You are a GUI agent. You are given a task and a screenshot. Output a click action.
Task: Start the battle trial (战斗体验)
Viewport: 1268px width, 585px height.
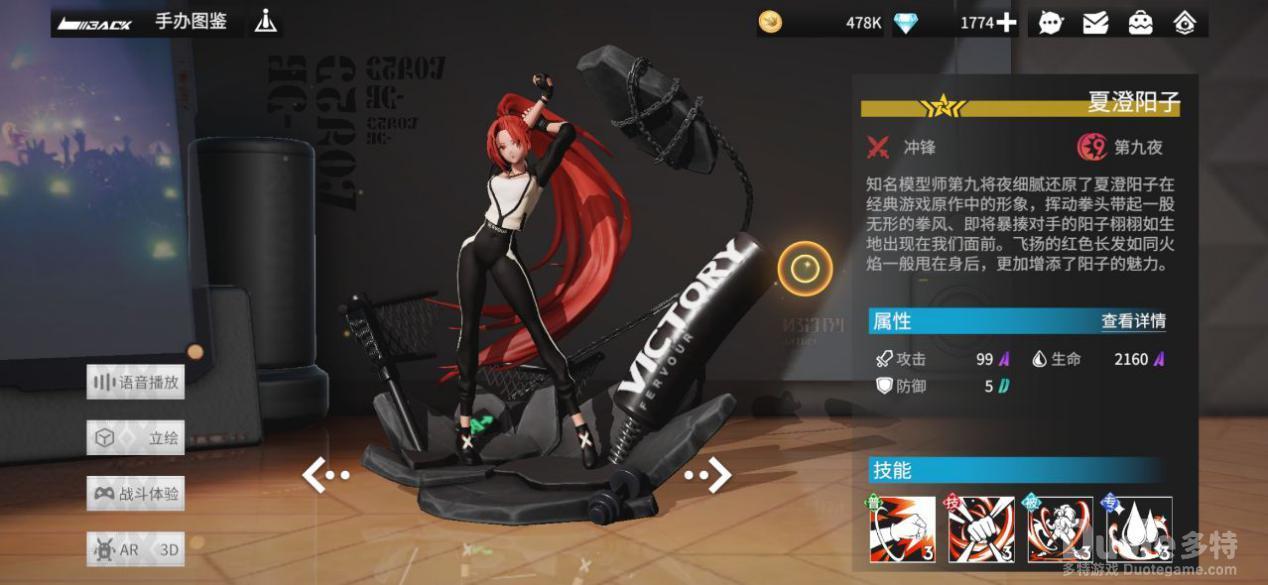tap(136, 493)
